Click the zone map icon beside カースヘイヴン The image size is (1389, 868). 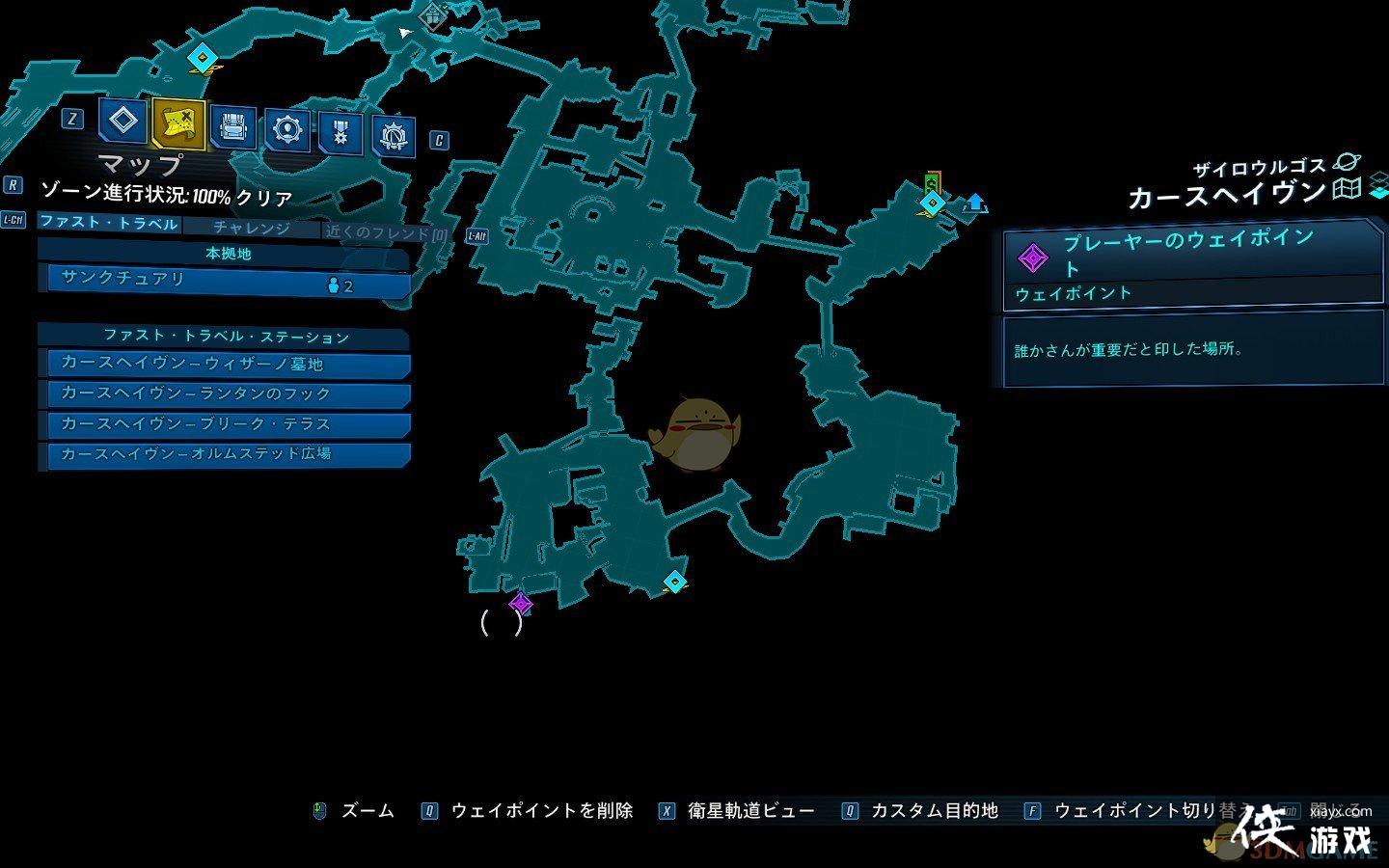(x=1346, y=189)
